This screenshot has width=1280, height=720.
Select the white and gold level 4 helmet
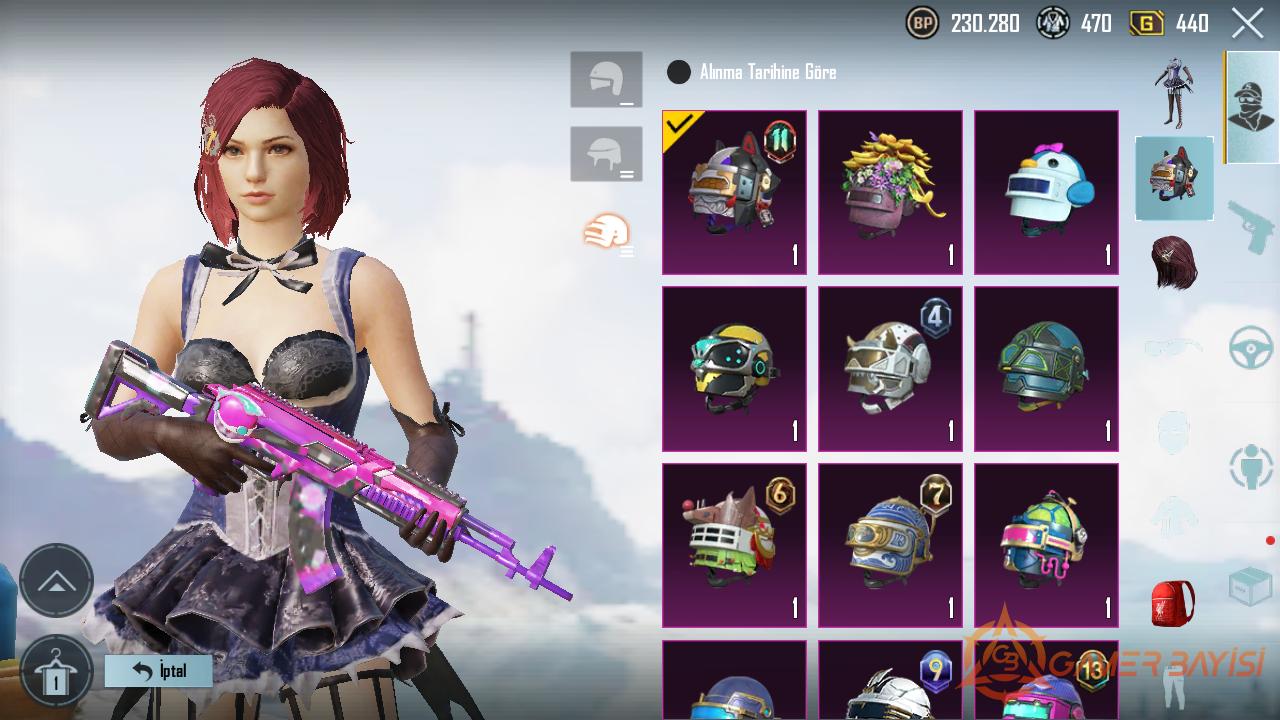890,368
